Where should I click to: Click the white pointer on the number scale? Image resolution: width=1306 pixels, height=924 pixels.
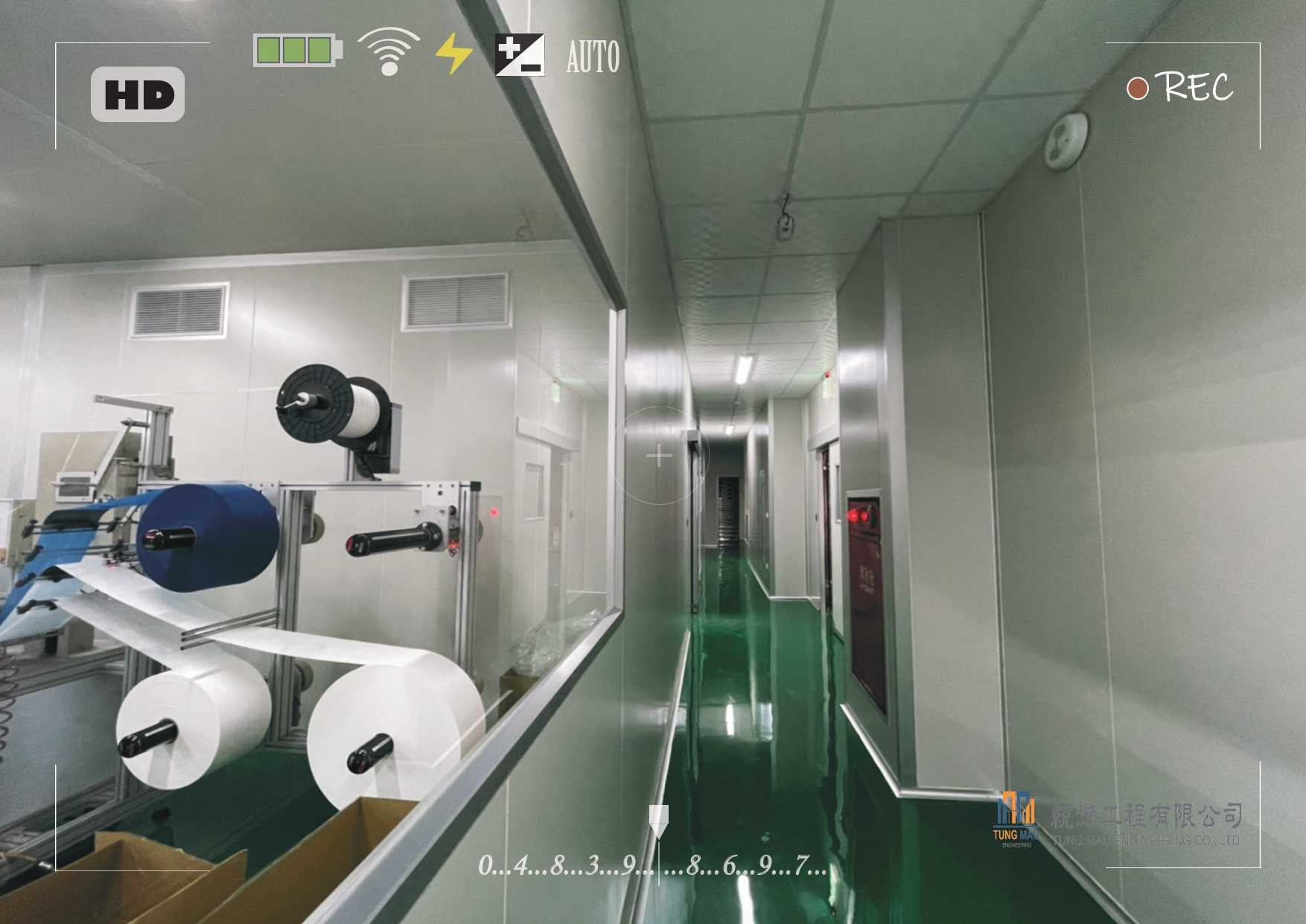[658, 821]
